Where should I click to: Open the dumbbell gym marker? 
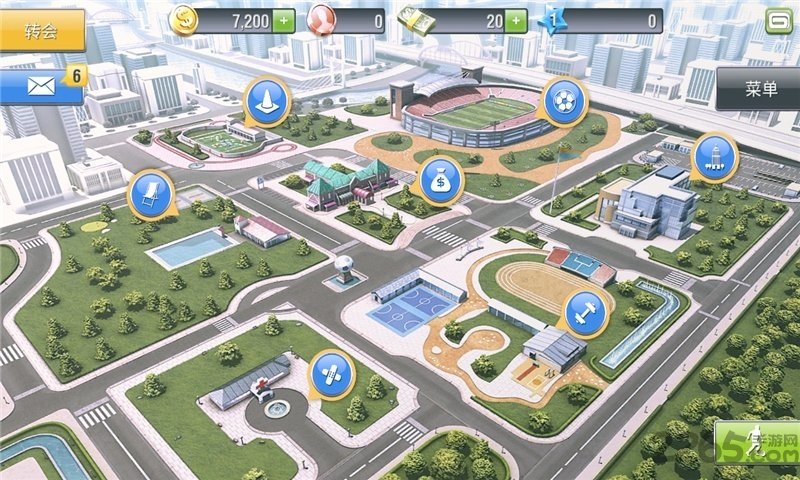click(585, 311)
